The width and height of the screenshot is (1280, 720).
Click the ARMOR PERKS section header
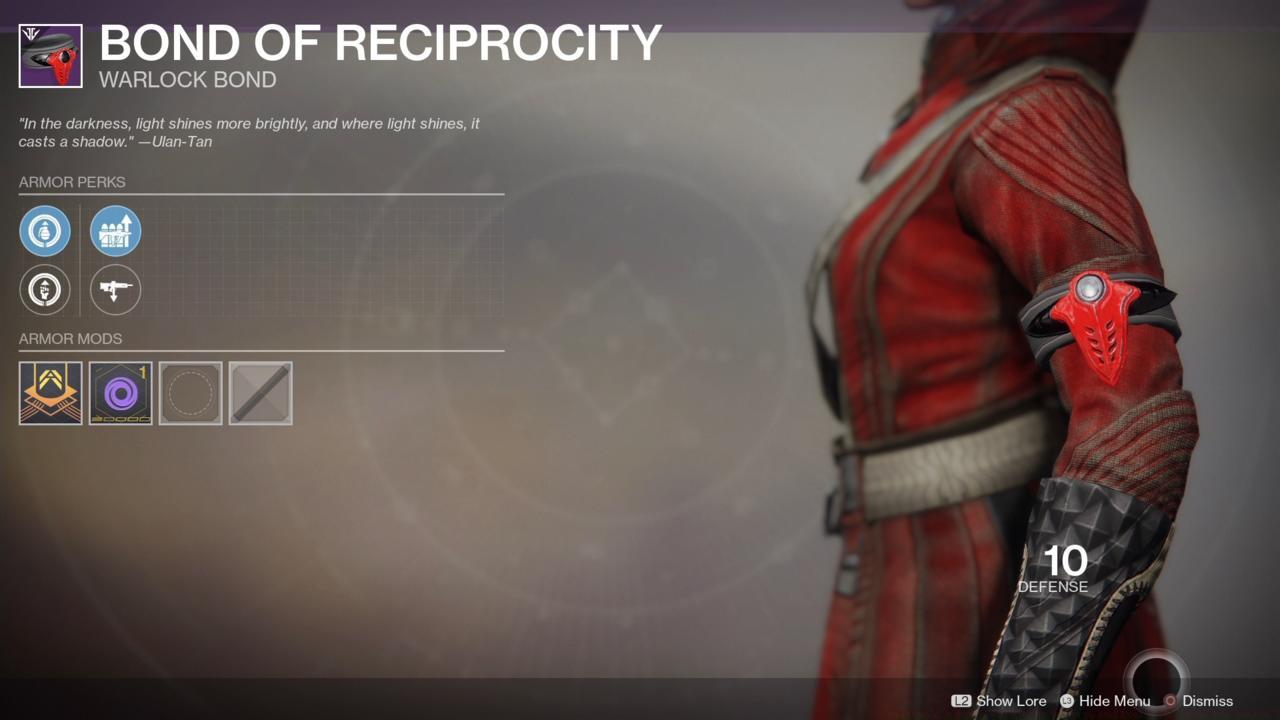click(71, 182)
